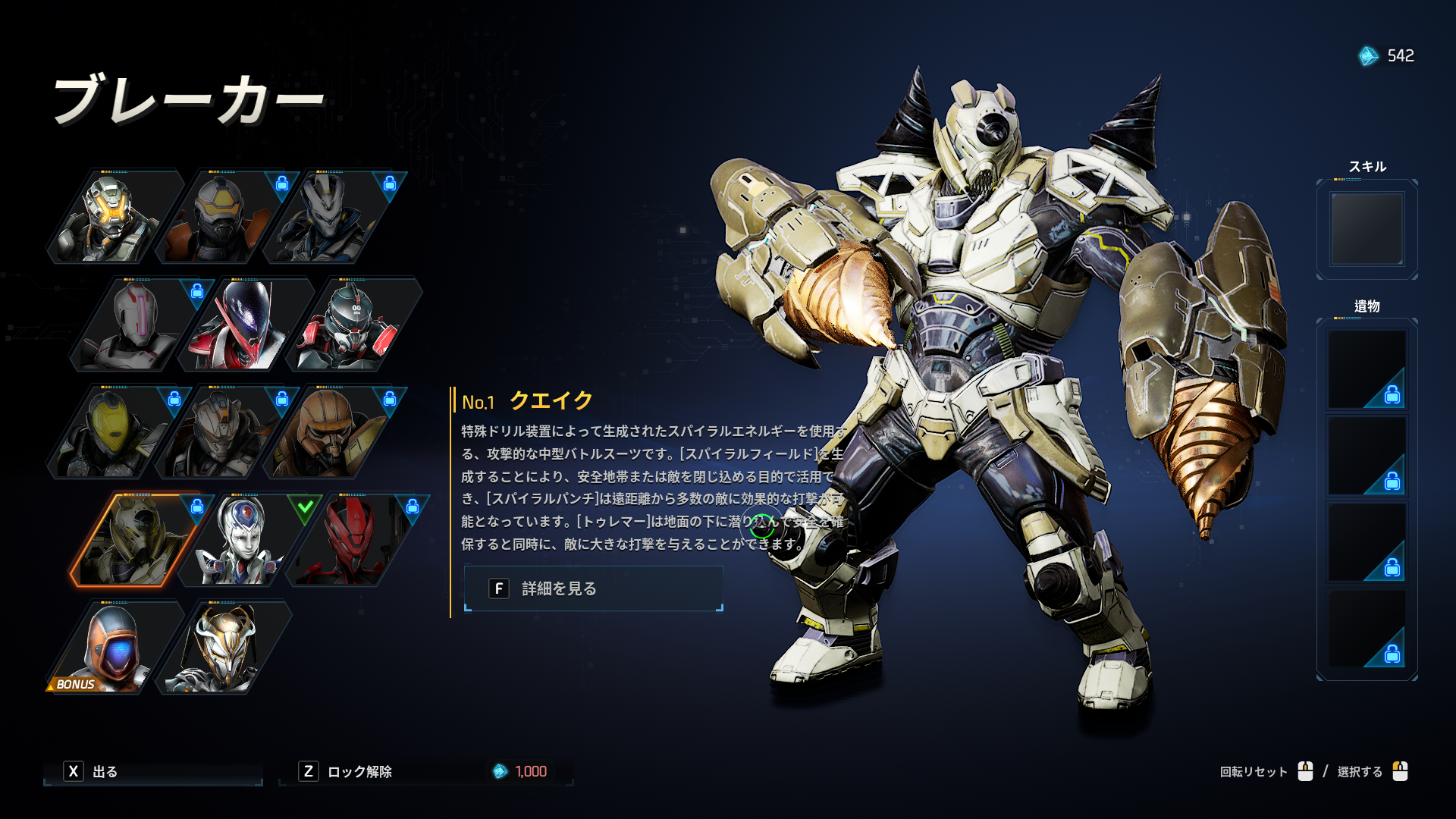Pick the red and white gas-mask breaker
The image size is (1456, 819).
point(352,325)
